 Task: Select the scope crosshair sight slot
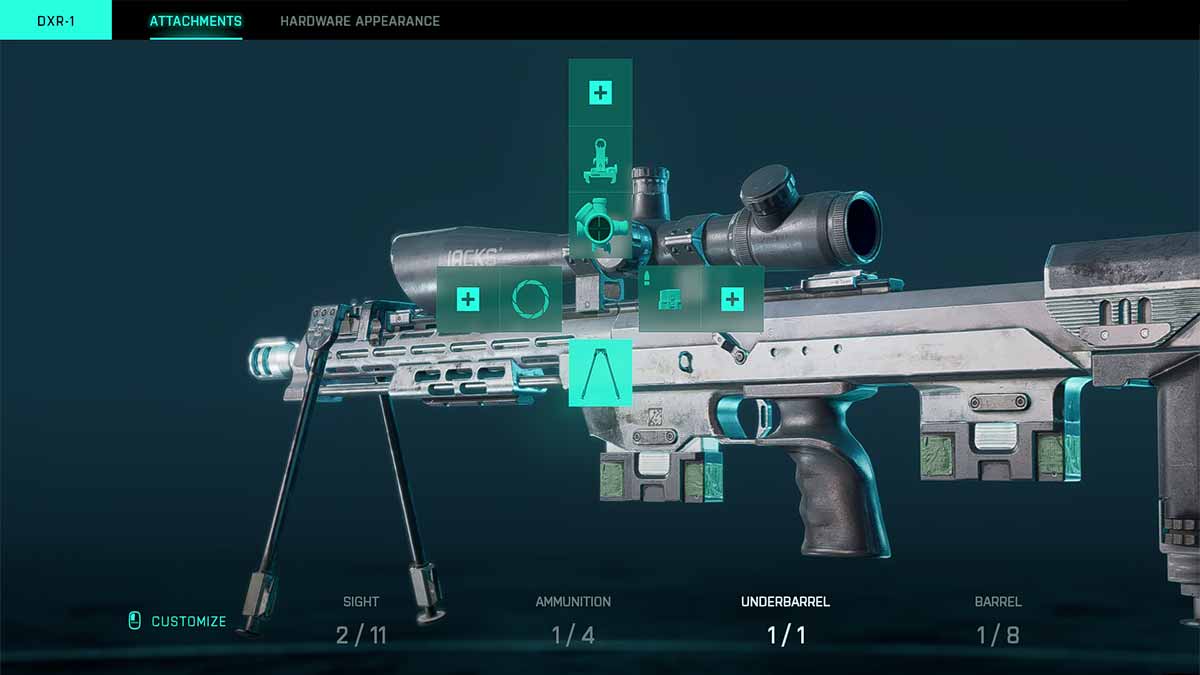click(x=600, y=227)
